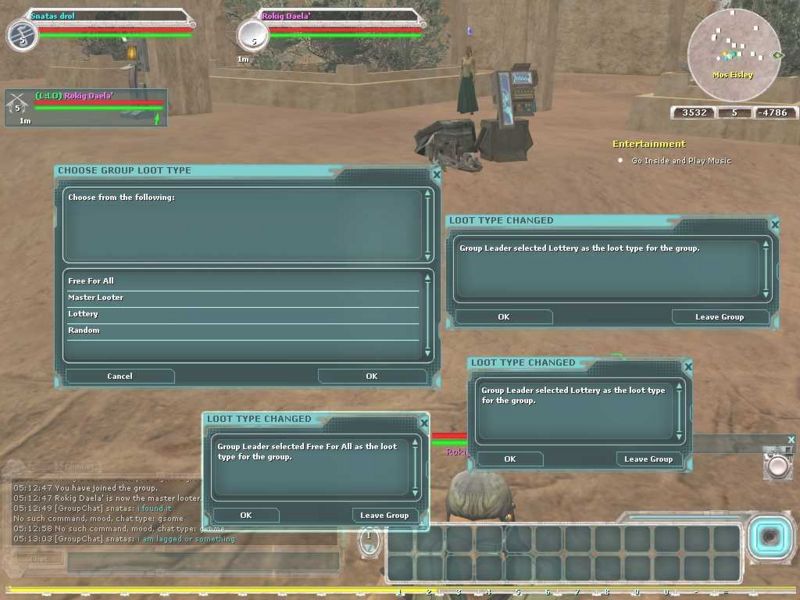Cancel the Choose Group Loot Type window
Screen dimensions: 800x600
pos(120,376)
